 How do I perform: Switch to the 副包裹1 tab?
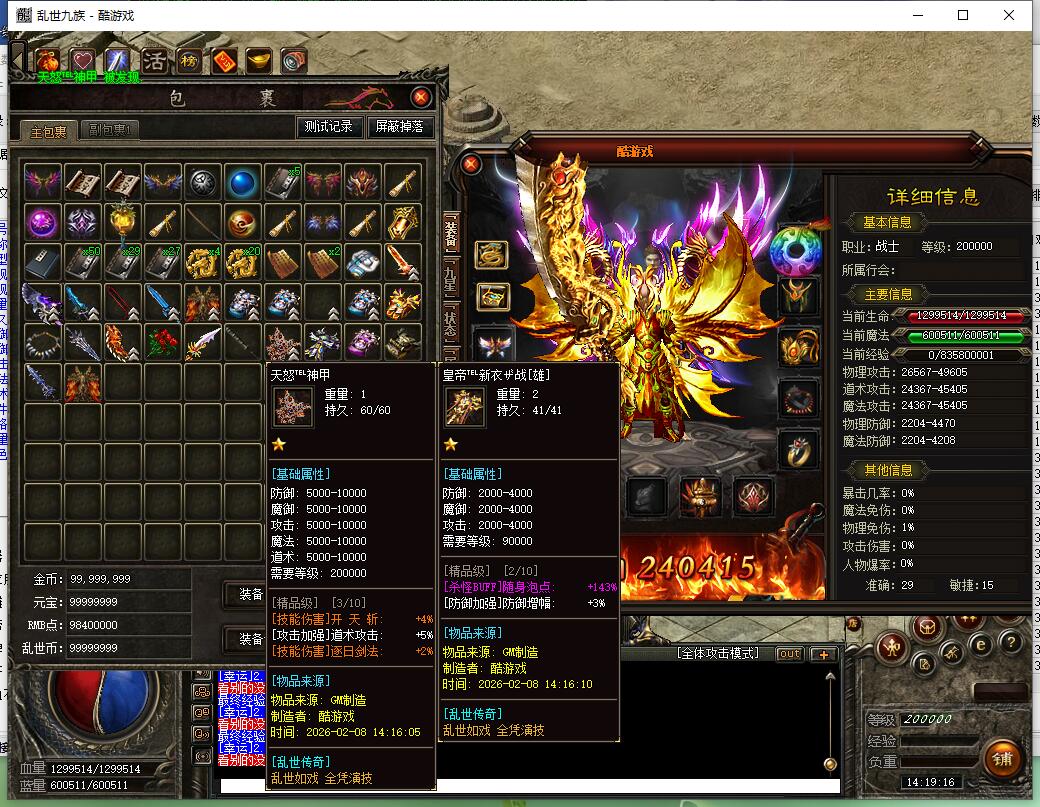pyautogui.click(x=110, y=130)
